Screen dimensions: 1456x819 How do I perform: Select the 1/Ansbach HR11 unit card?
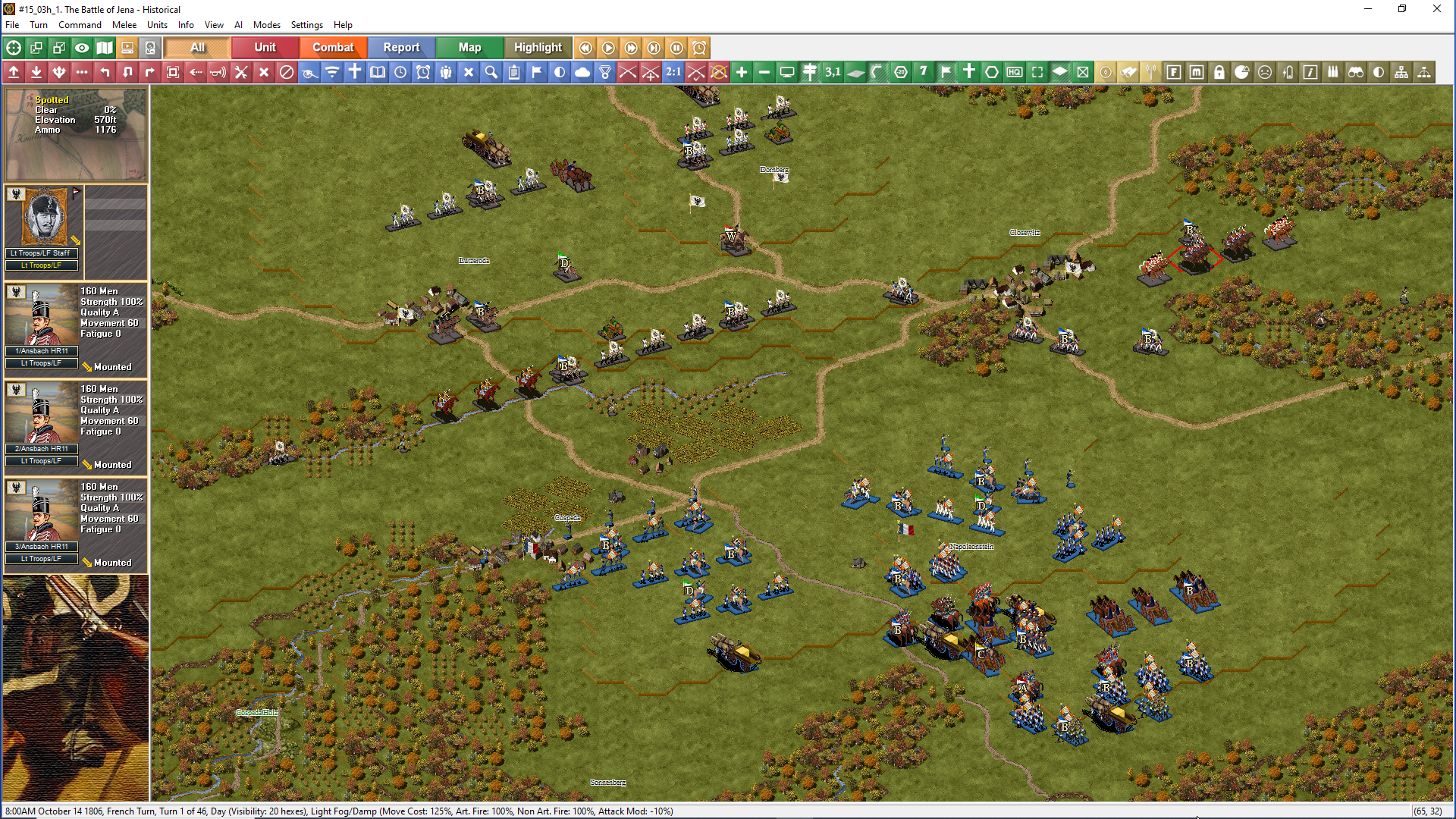(x=76, y=328)
